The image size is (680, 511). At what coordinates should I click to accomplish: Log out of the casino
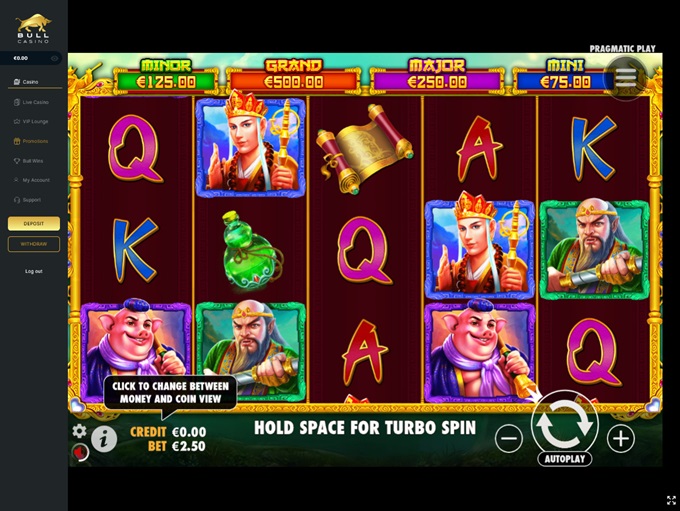coord(34,271)
